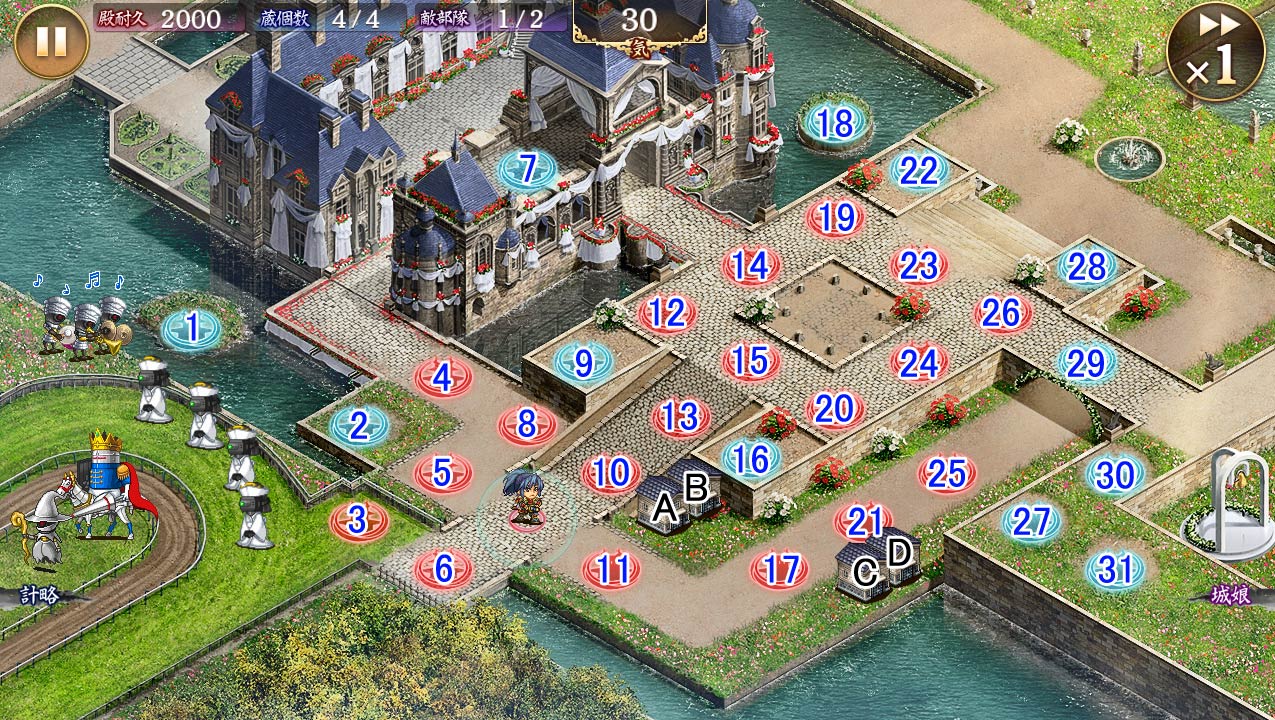Screen dimensions: 1275x720
Task: Choose red deployment tile 25
Action: [x=946, y=473]
